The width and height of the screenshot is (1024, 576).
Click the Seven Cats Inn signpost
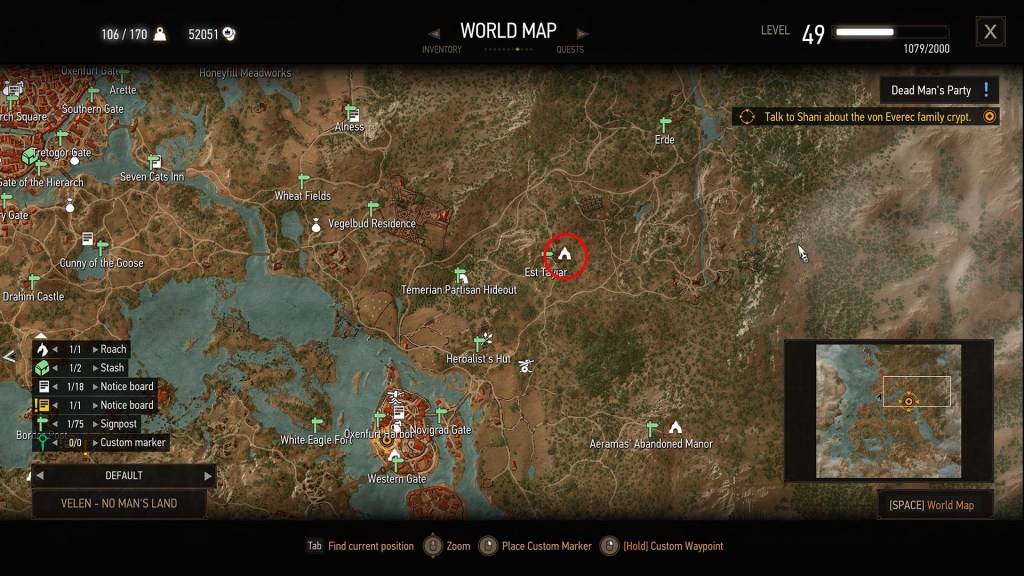(x=154, y=162)
